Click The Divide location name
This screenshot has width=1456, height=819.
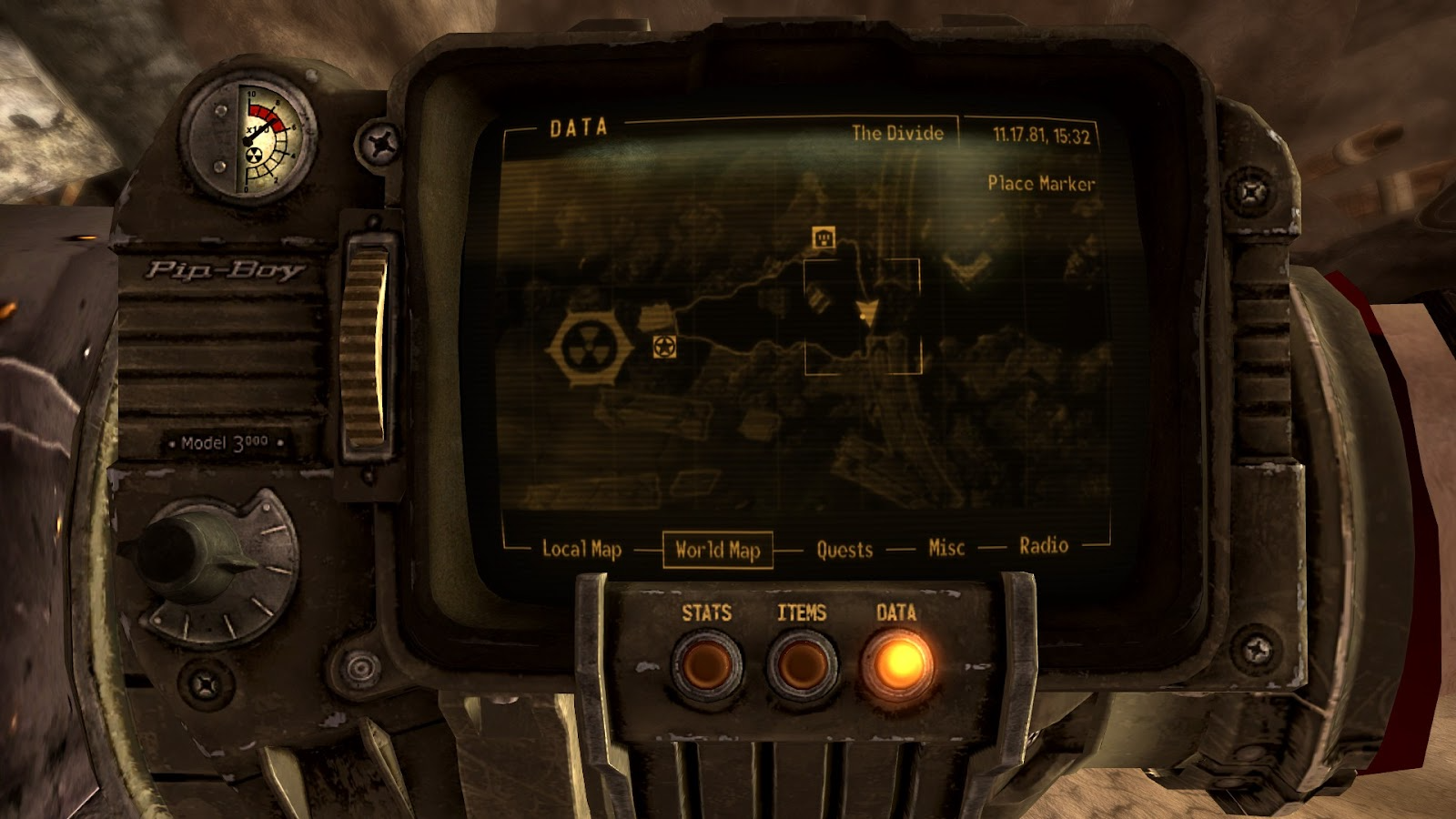pyautogui.click(x=896, y=132)
